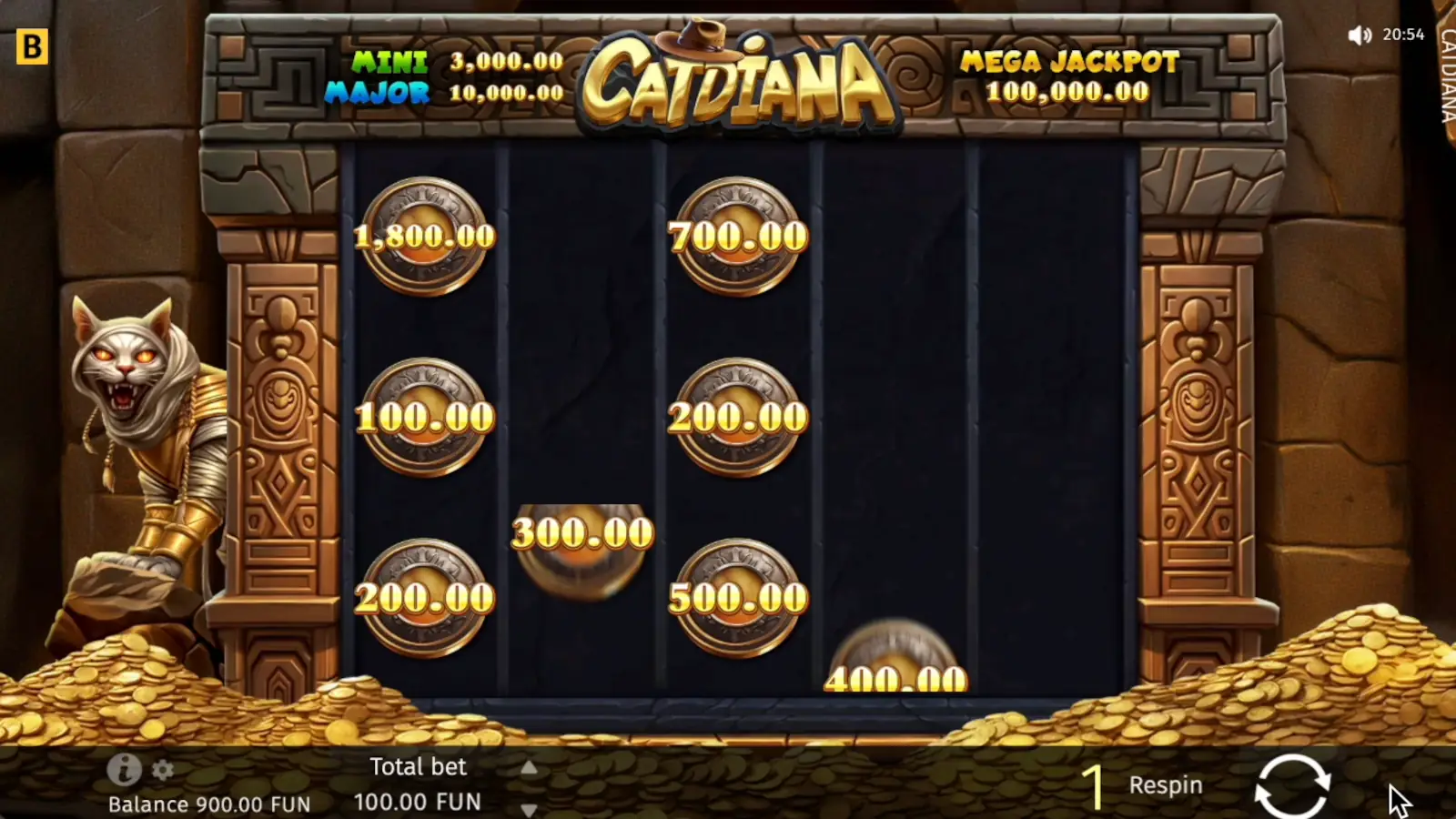Click the B logo in top-left corner
Screen dimensions: 1456x819
(35, 45)
